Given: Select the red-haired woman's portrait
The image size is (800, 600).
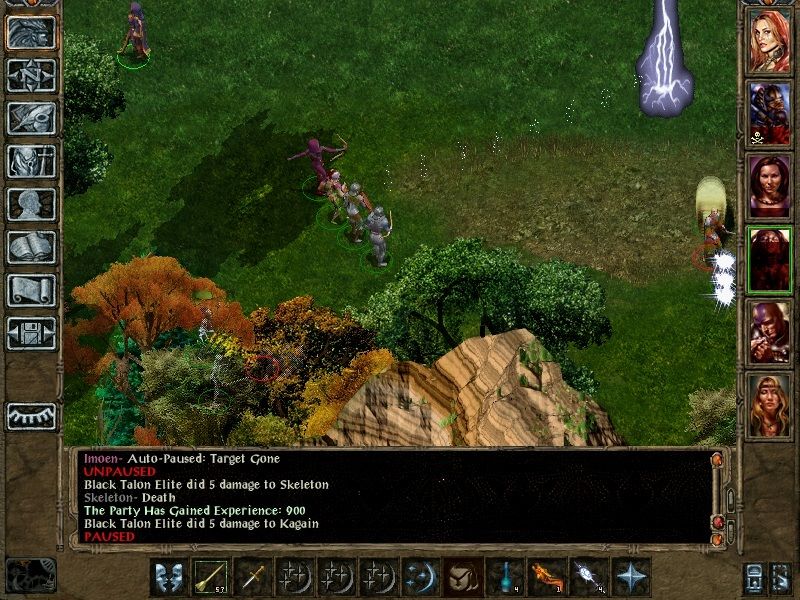Looking at the screenshot, I should point(769,41).
